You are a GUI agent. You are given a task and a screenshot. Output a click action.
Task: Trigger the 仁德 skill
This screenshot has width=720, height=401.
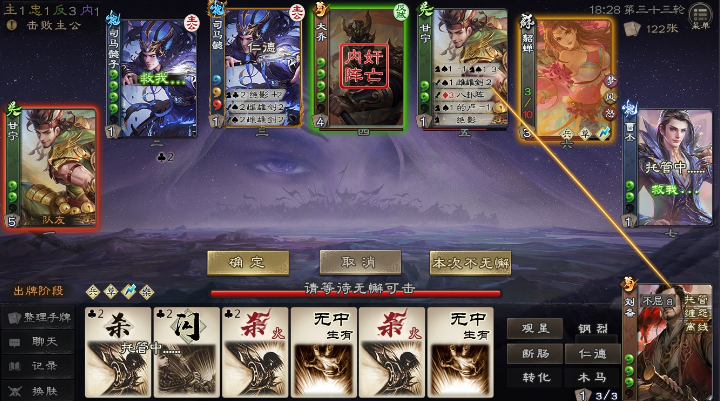(591, 353)
